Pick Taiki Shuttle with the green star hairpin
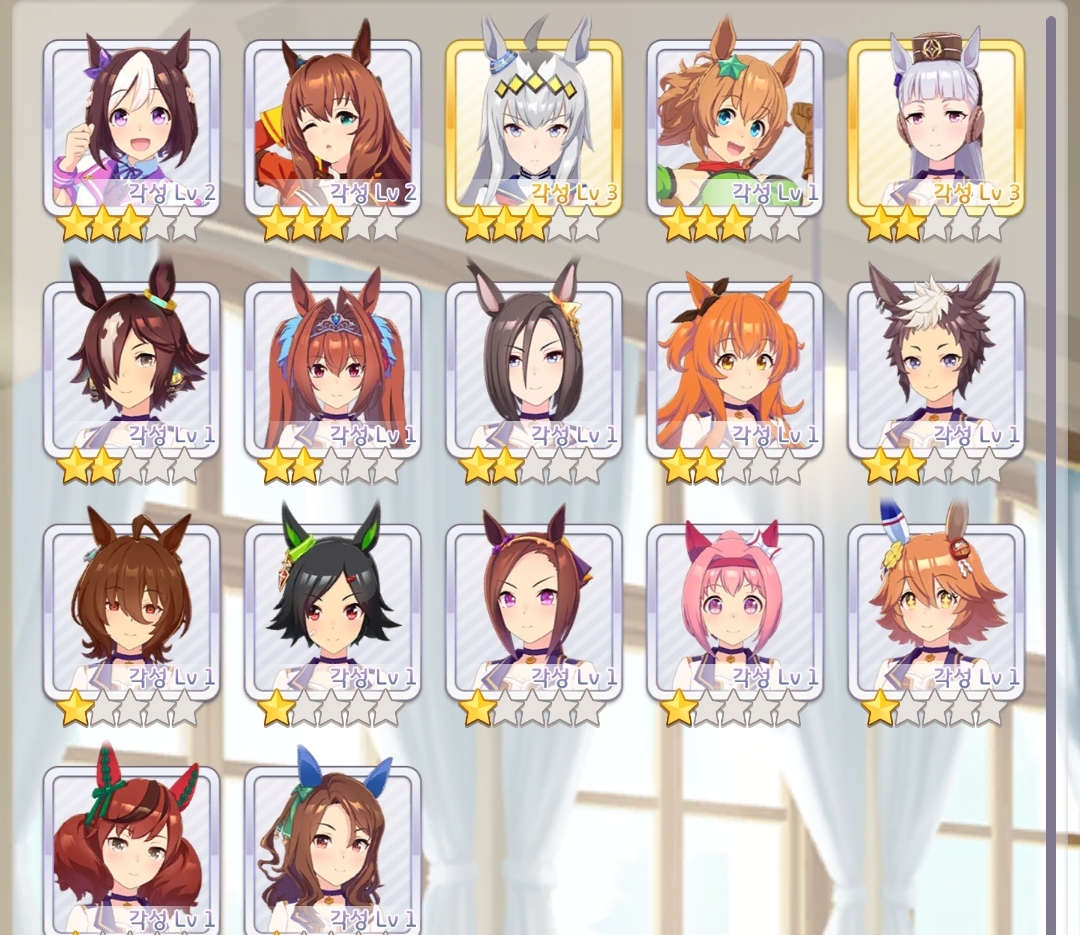This screenshot has width=1080, height=935. point(735,127)
